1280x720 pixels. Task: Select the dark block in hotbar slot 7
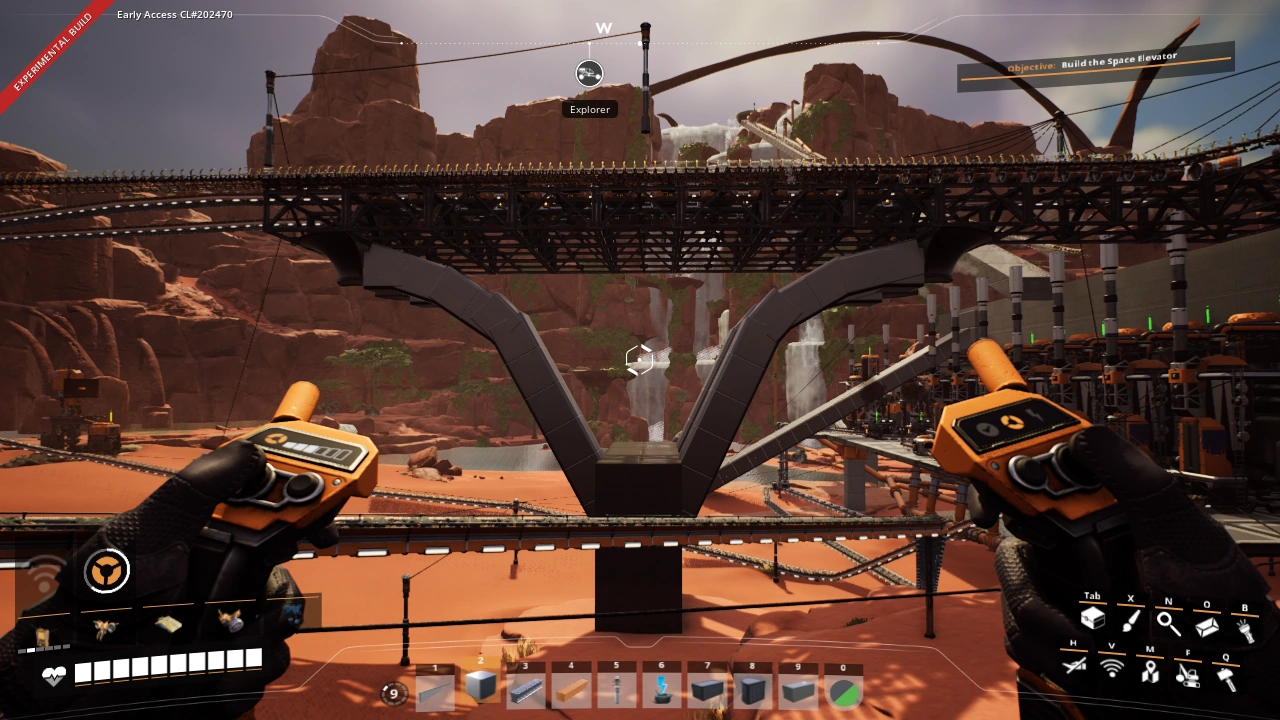click(x=708, y=690)
